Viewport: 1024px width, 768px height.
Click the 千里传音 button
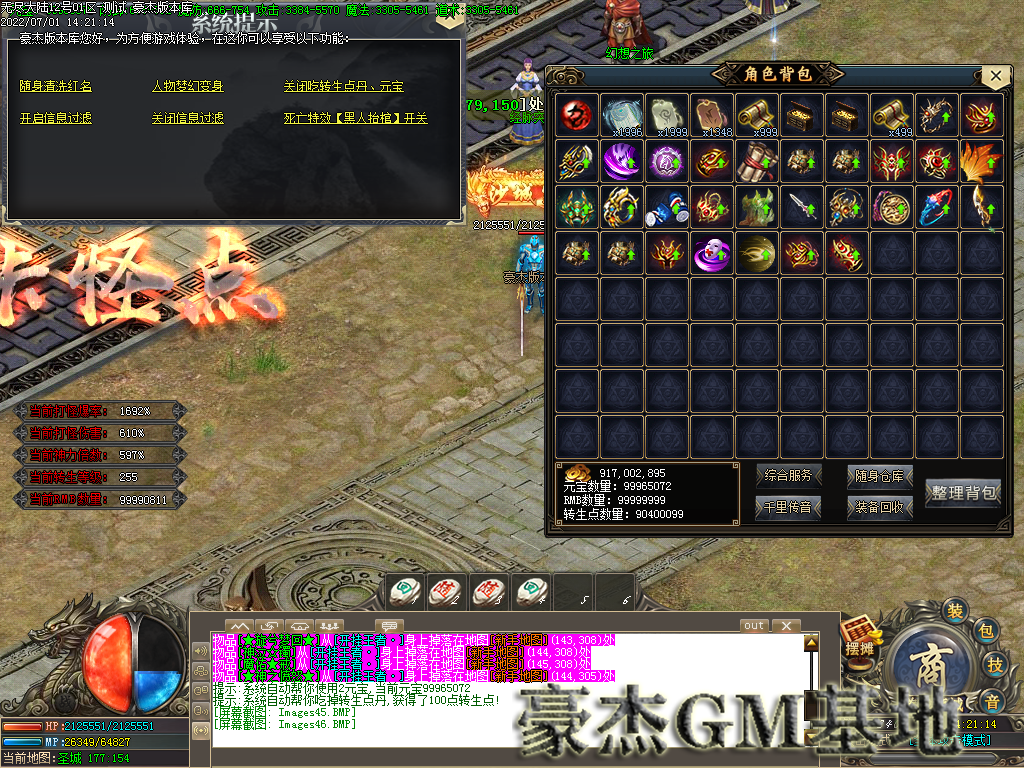click(x=788, y=507)
